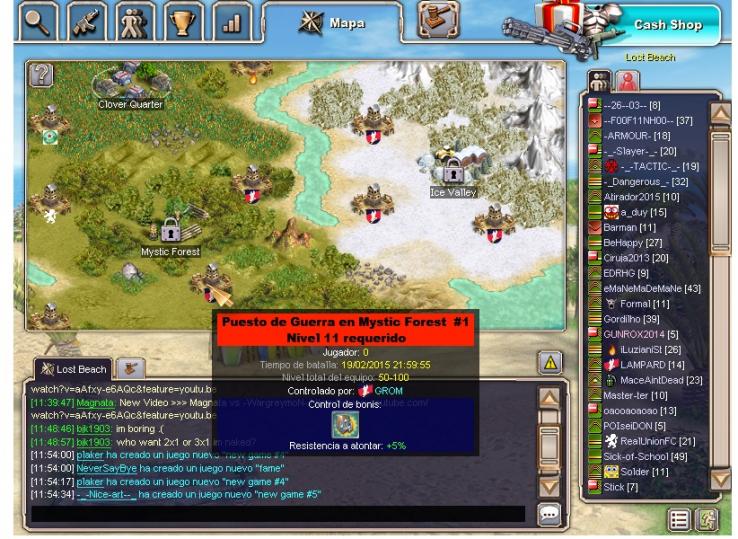Click the question mark help button on map
738x539 pixels.
41,74
